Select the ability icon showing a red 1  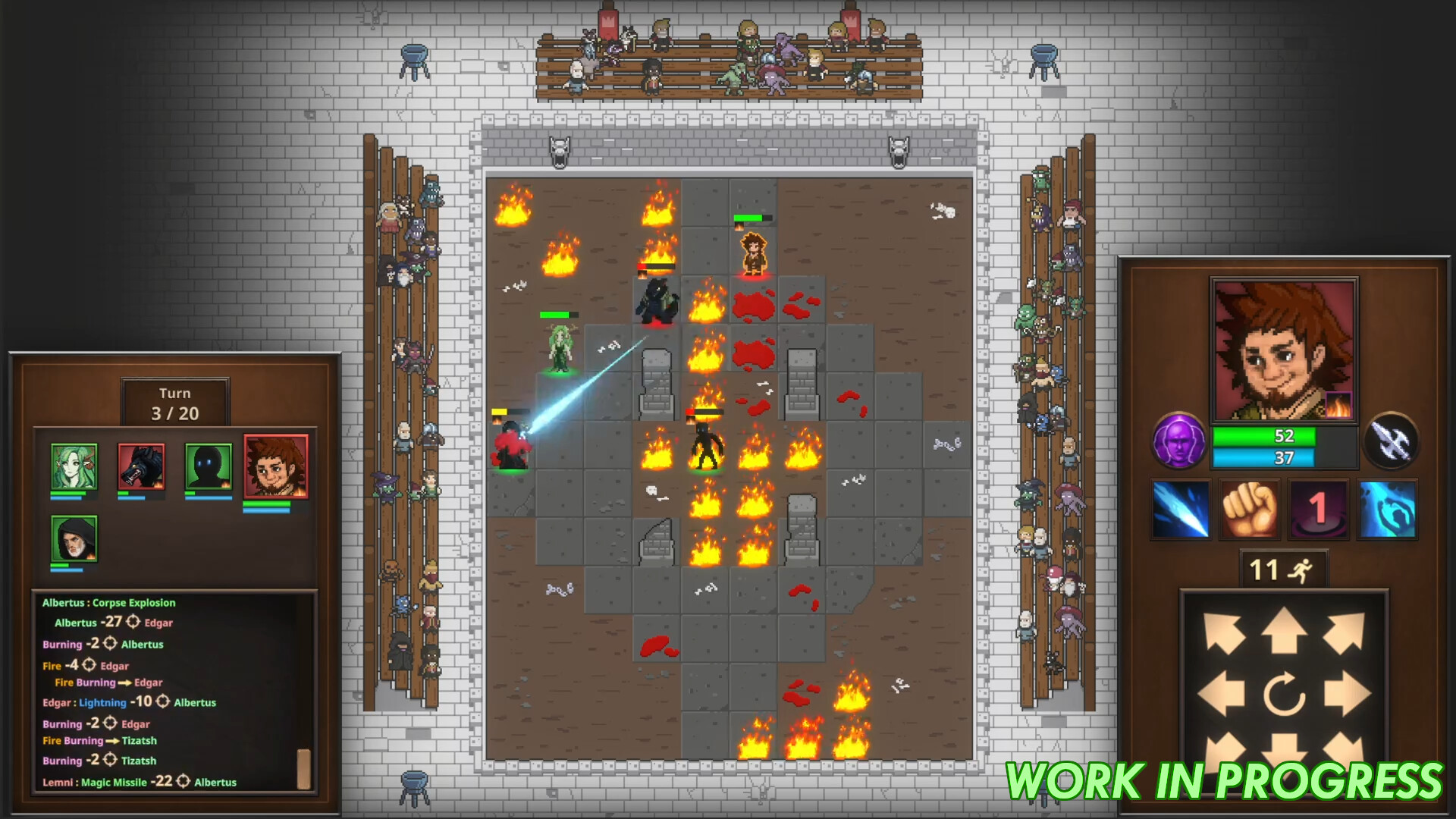[x=1318, y=507]
